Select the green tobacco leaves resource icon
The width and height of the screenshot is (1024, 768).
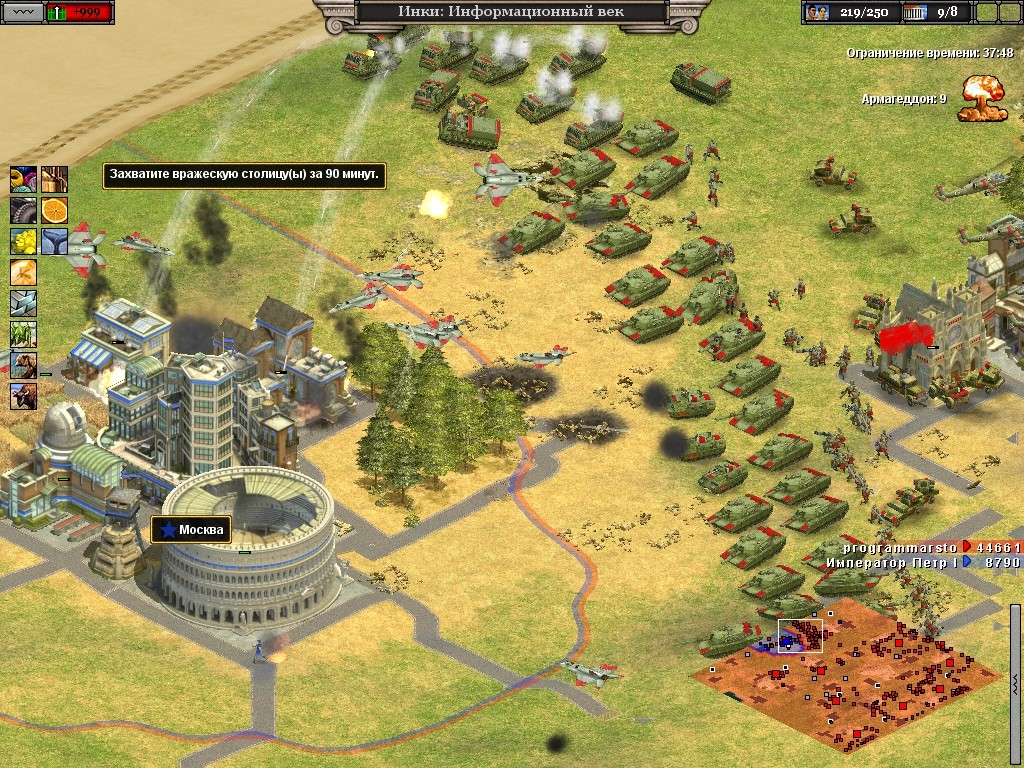(23, 334)
